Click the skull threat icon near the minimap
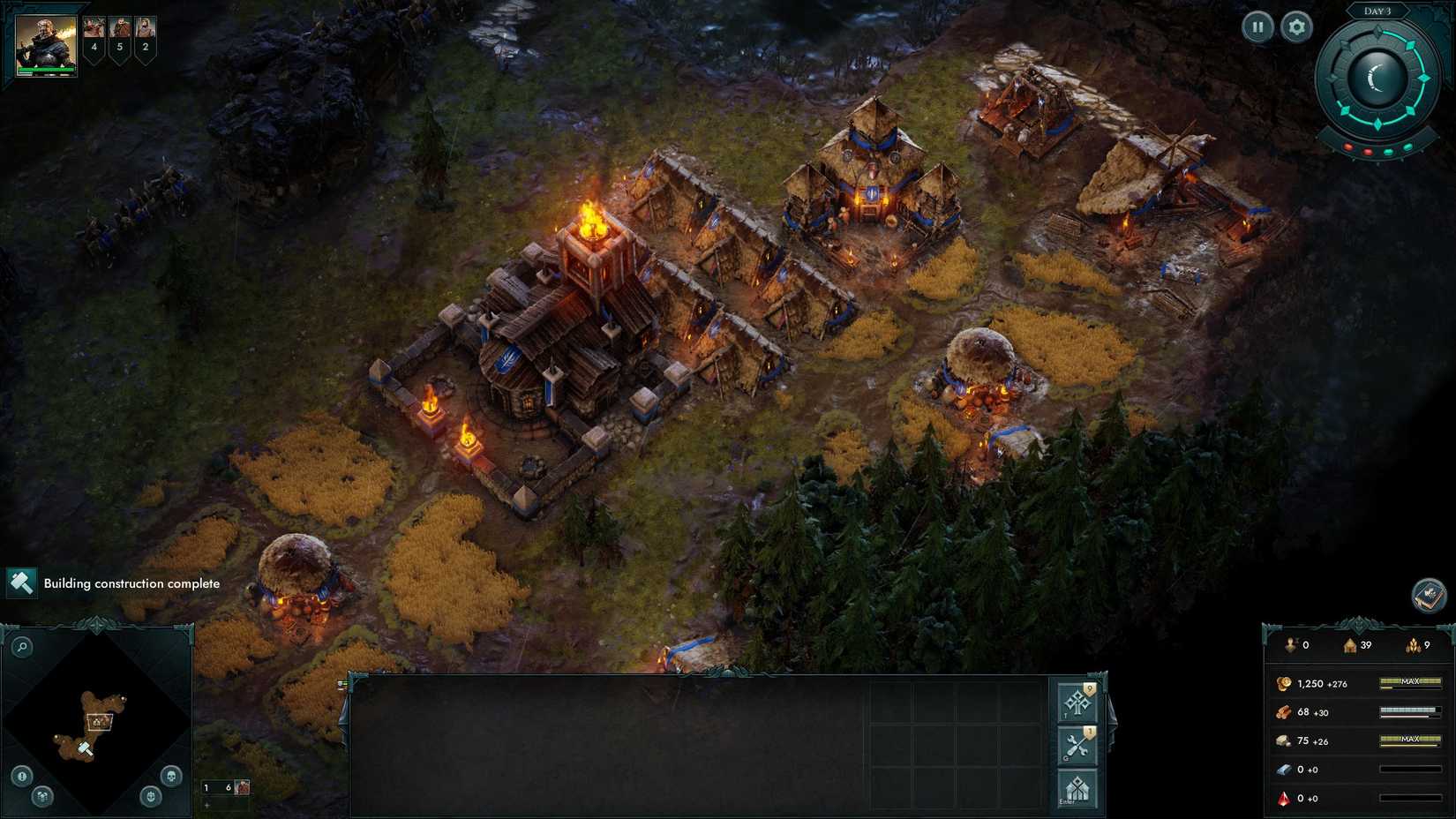Viewport: 1456px width, 819px height. 171,776
